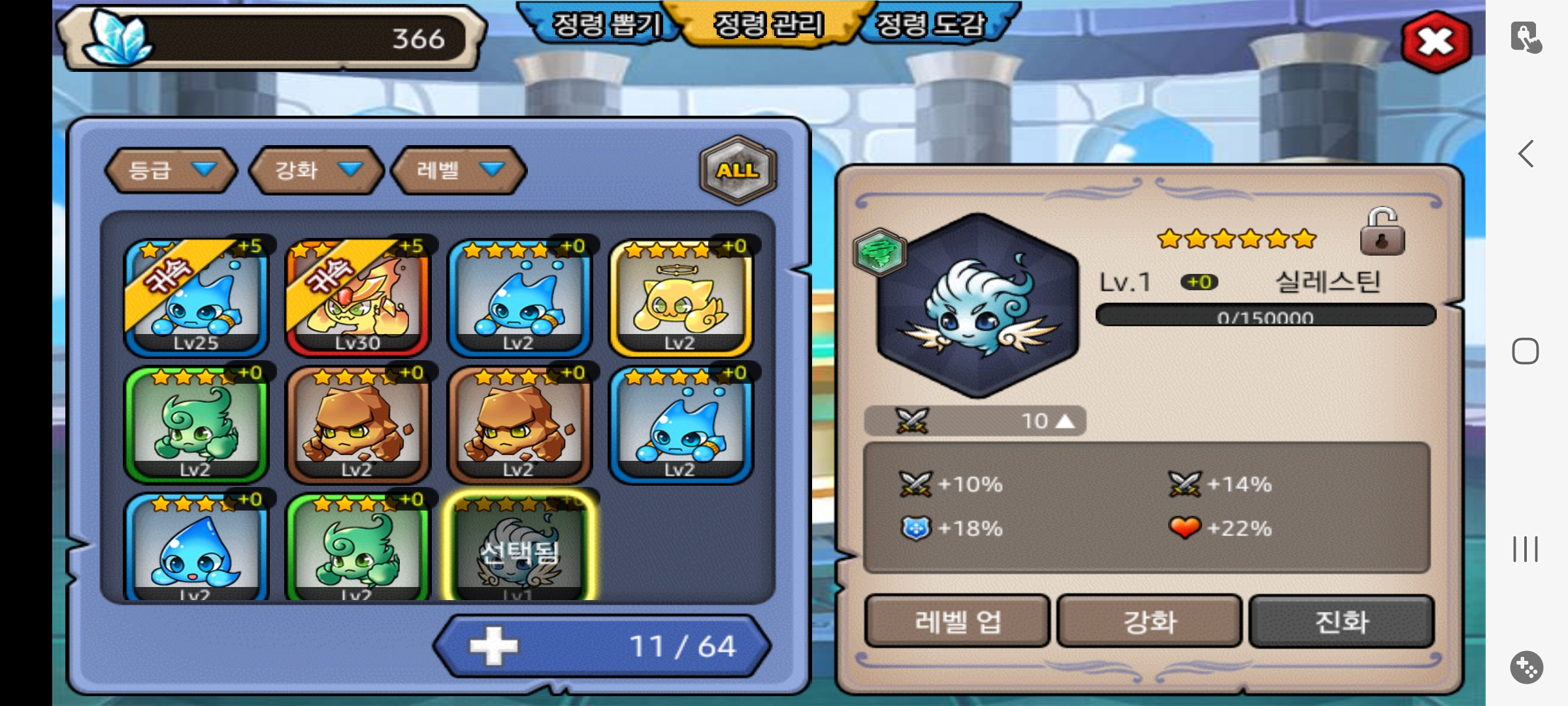This screenshot has width=1568, height=706.
Task: Toggle the padlock on 실레스틴
Action: 1382,232
